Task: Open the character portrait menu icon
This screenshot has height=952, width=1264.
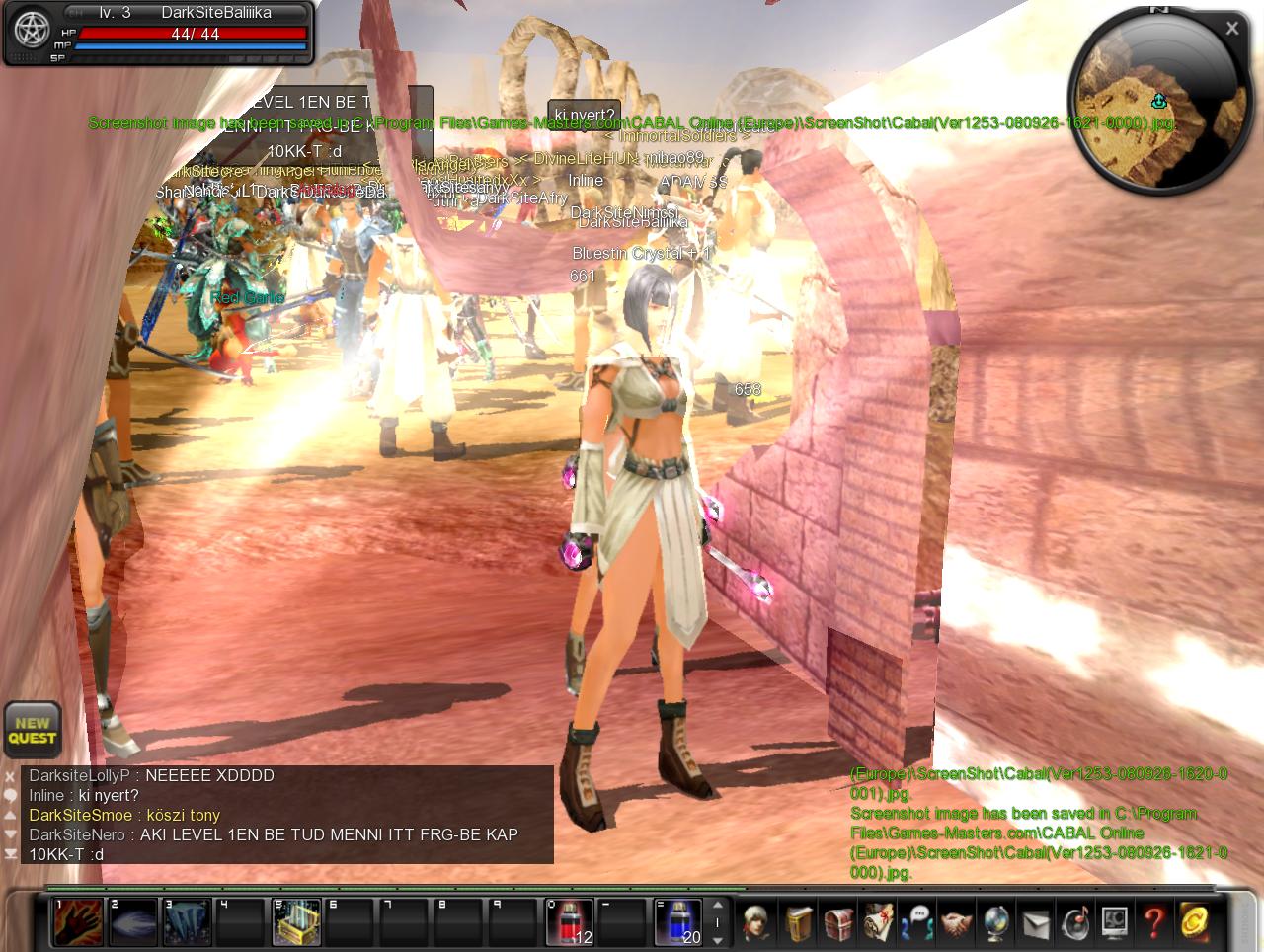Action: tap(757, 923)
